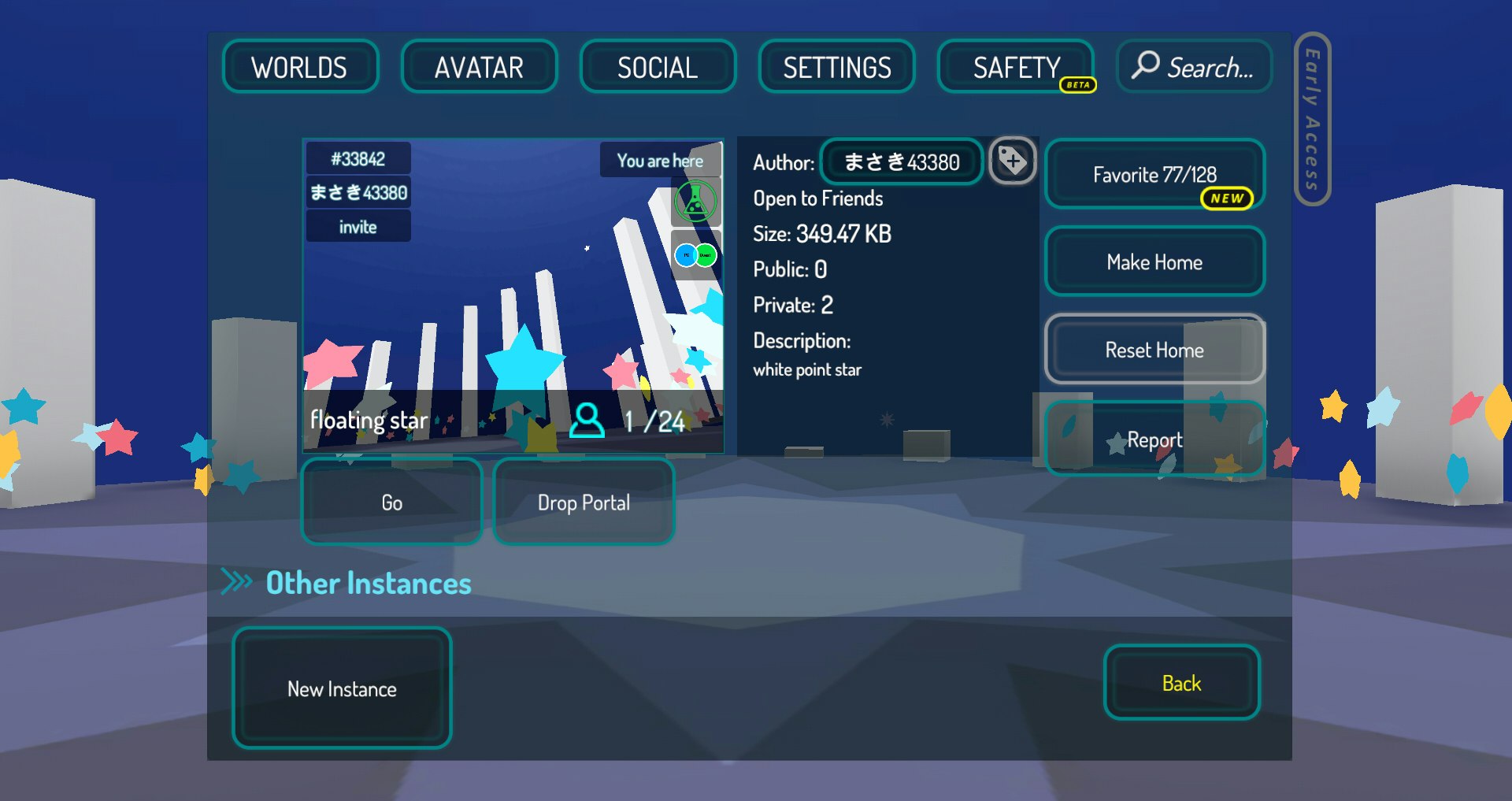1512x801 pixels.
Task: View the author まさき43380 profile button
Action: tap(902, 162)
